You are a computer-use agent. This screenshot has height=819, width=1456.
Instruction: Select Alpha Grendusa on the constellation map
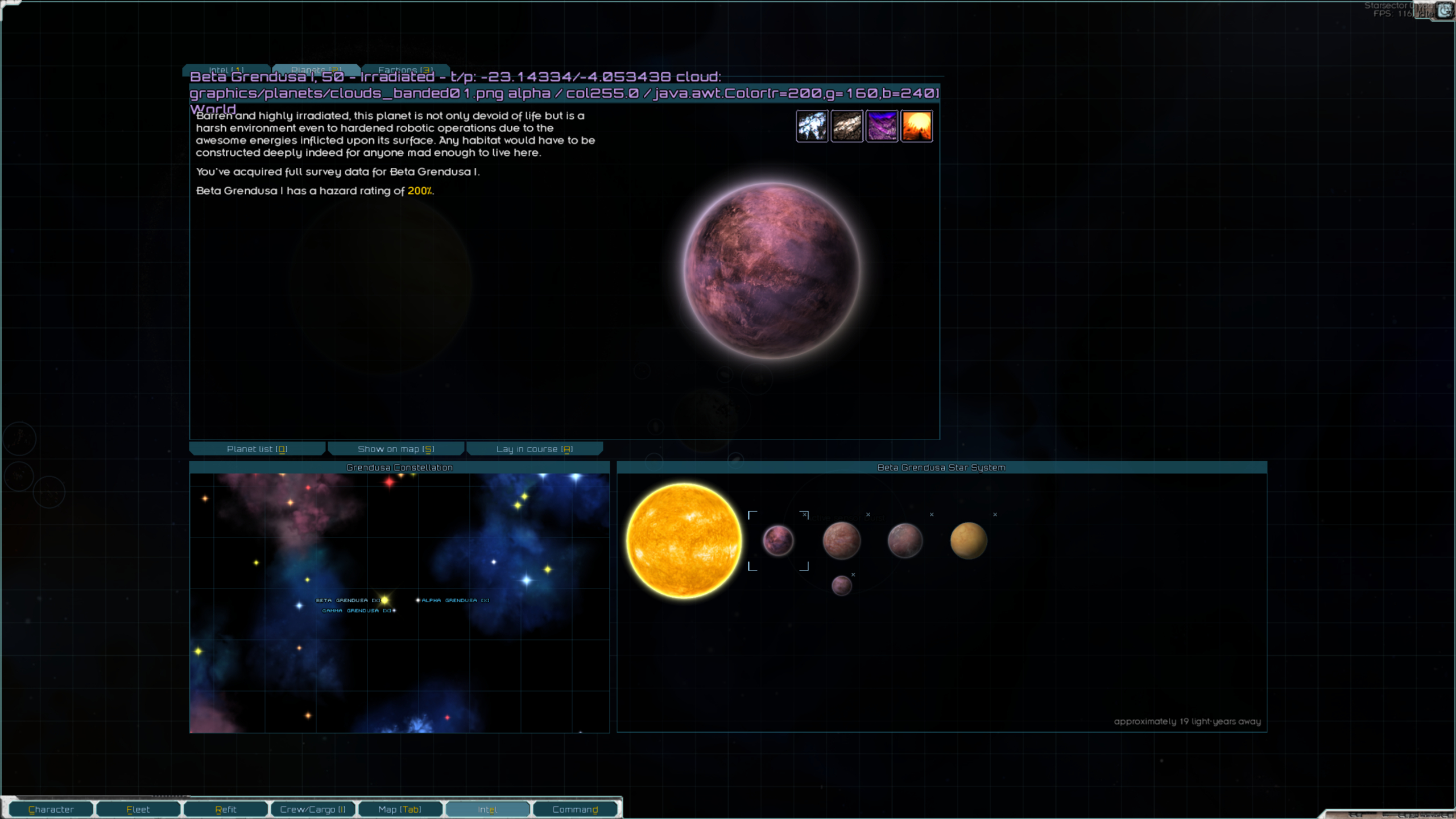(x=419, y=600)
